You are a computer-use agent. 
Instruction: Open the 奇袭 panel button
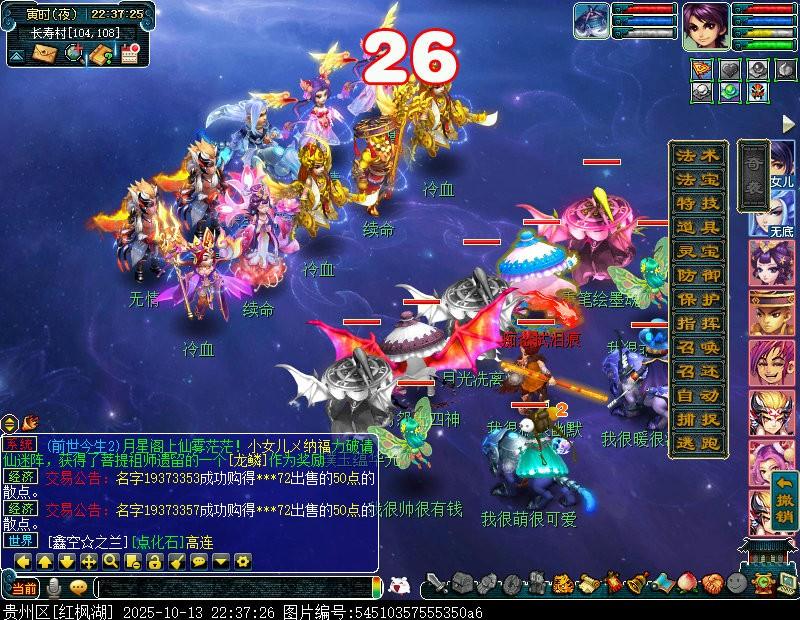point(753,176)
